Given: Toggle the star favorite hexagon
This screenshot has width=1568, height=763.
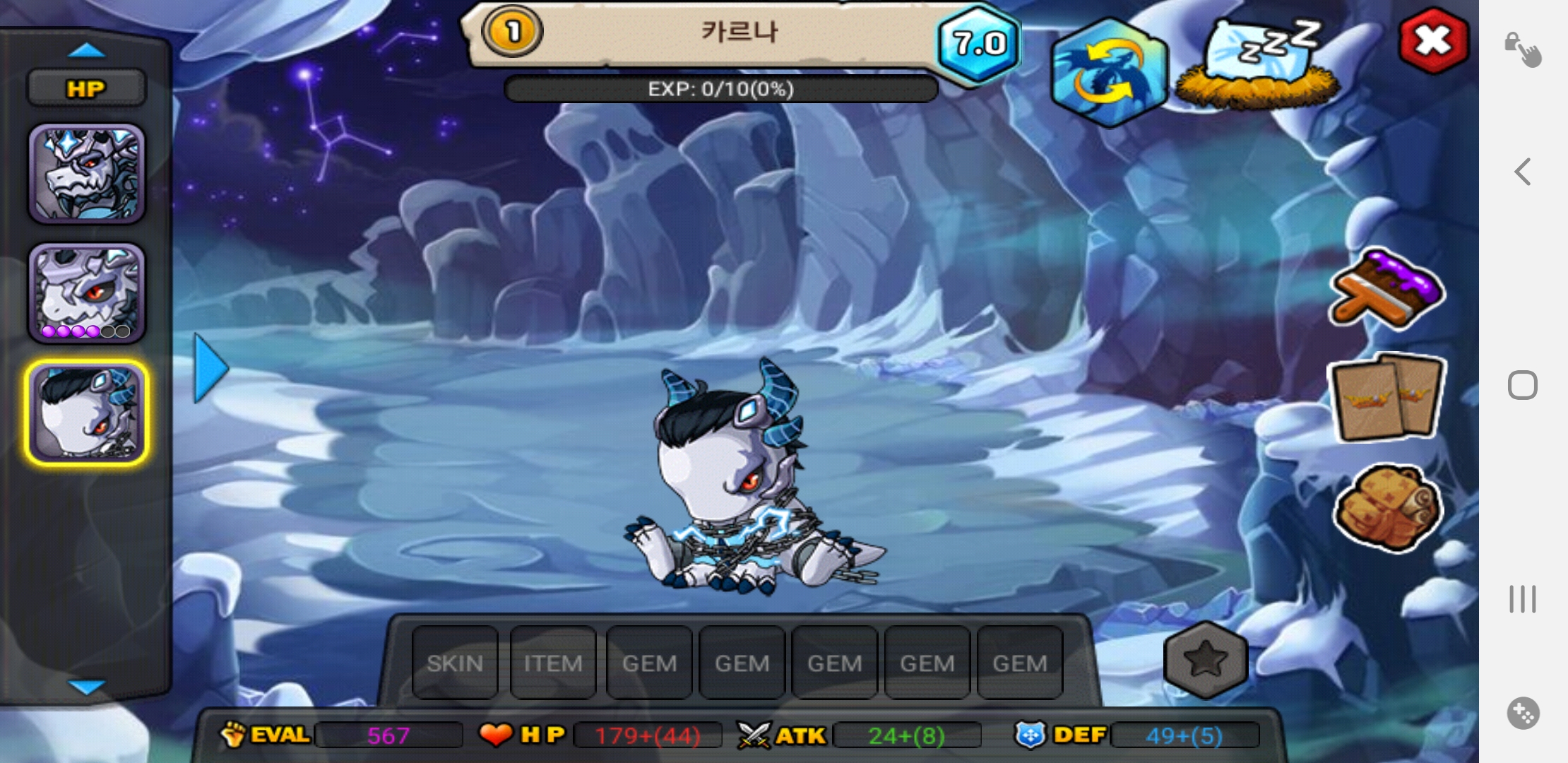Looking at the screenshot, I should pos(1205,658).
